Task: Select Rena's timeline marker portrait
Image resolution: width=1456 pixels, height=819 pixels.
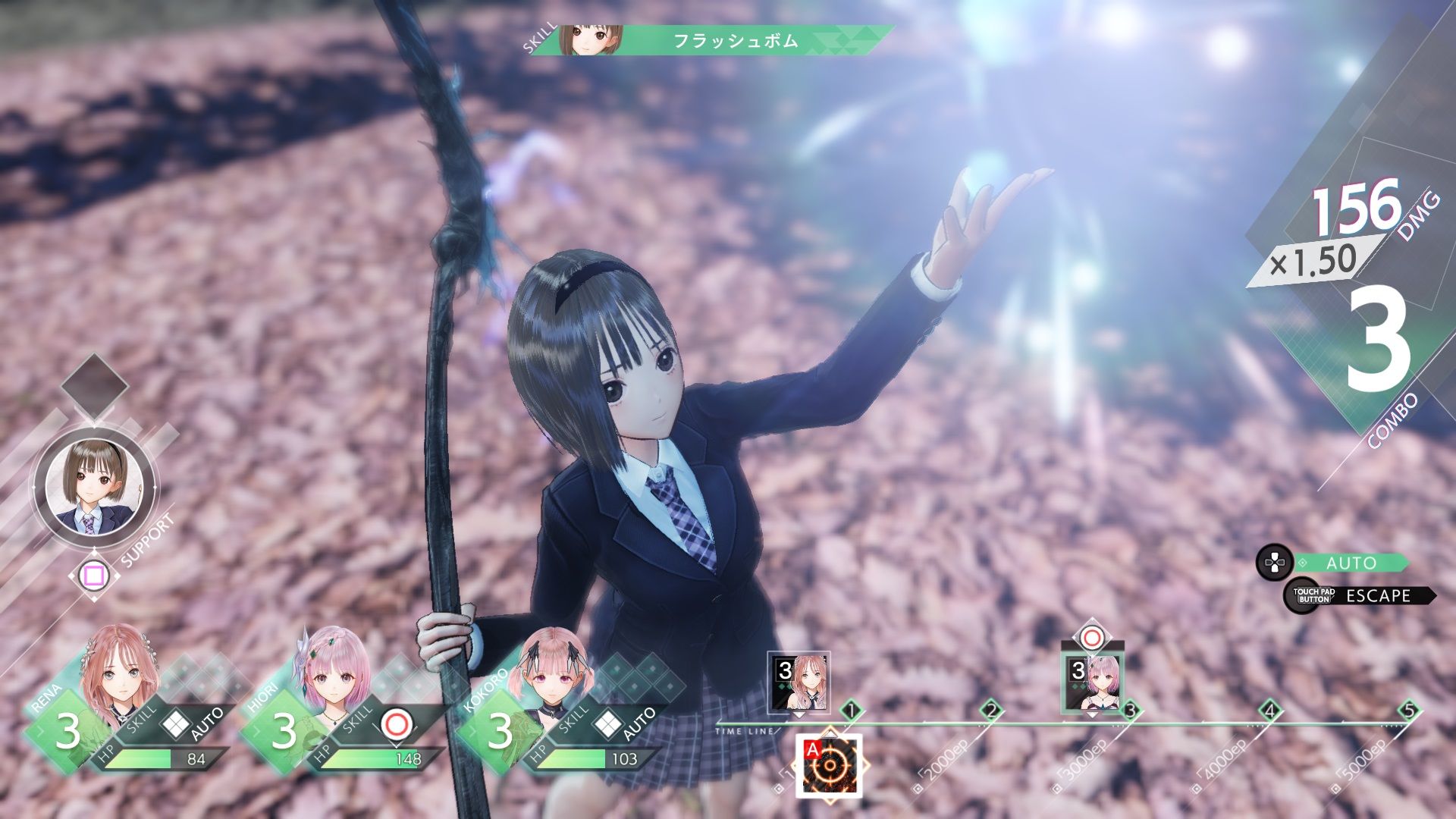Action: pos(799,682)
